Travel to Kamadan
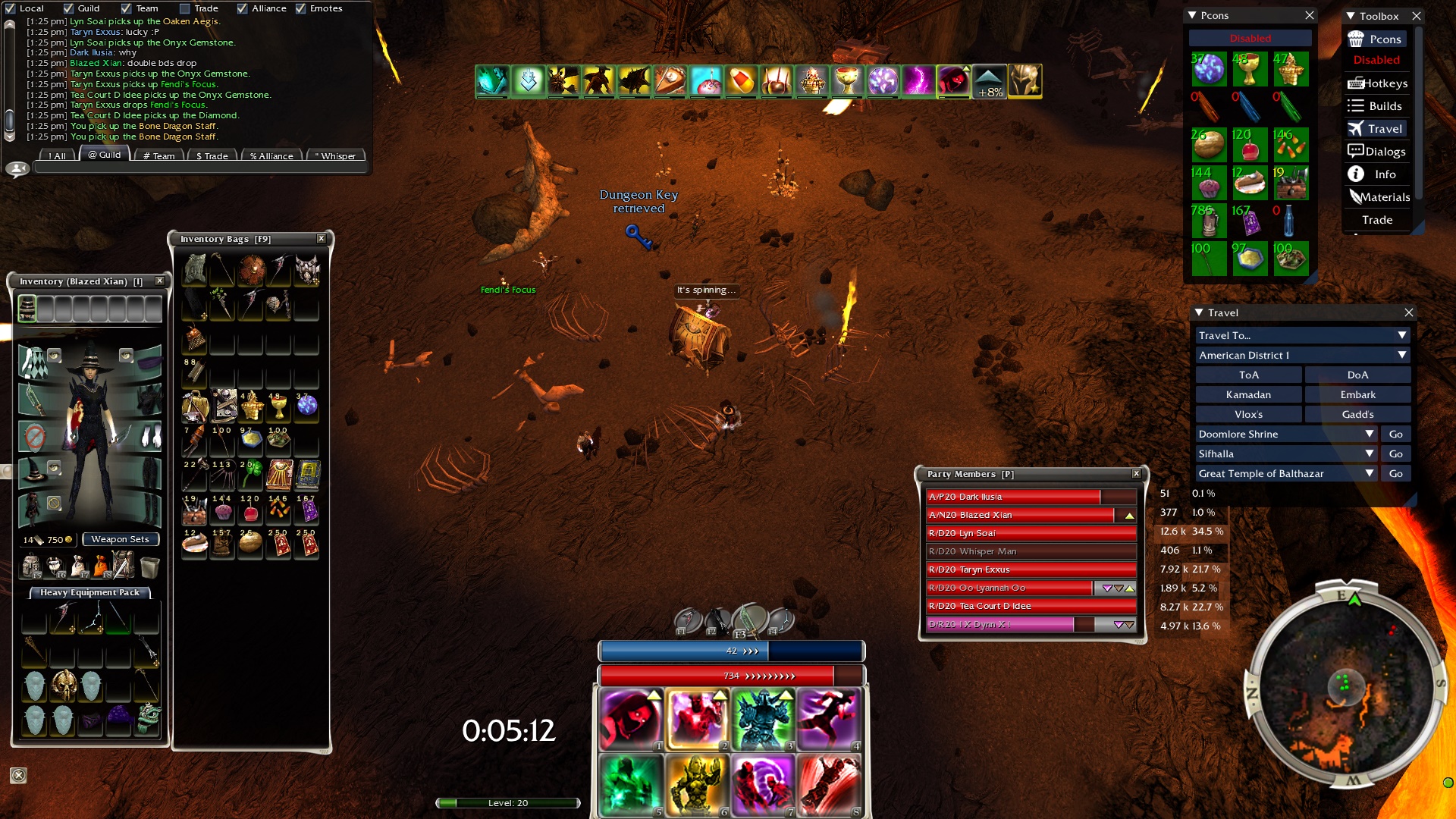 (1248, 394)
